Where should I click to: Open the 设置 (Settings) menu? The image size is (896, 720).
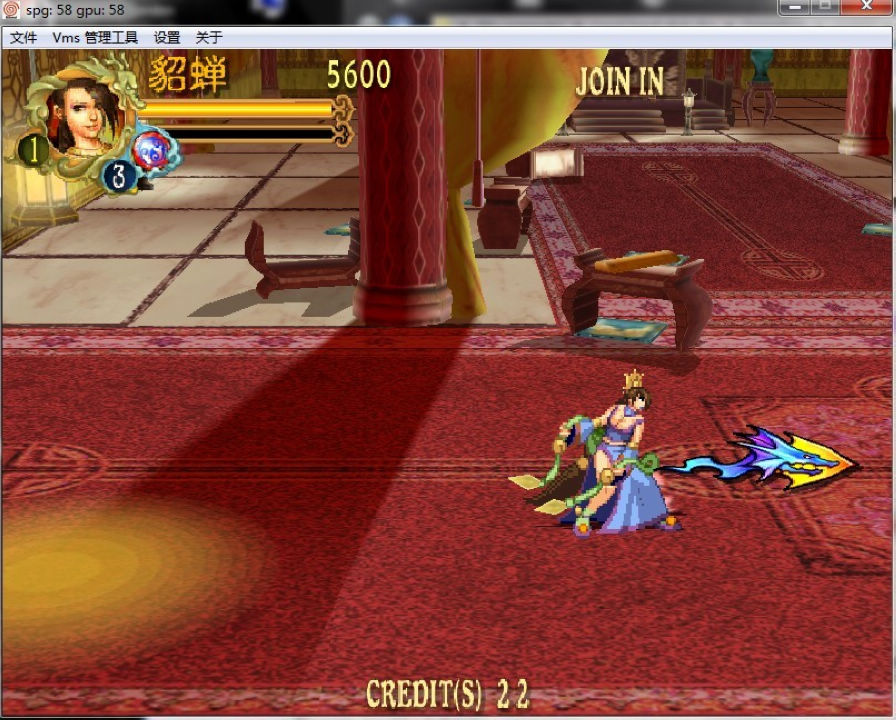pos(167,38)
